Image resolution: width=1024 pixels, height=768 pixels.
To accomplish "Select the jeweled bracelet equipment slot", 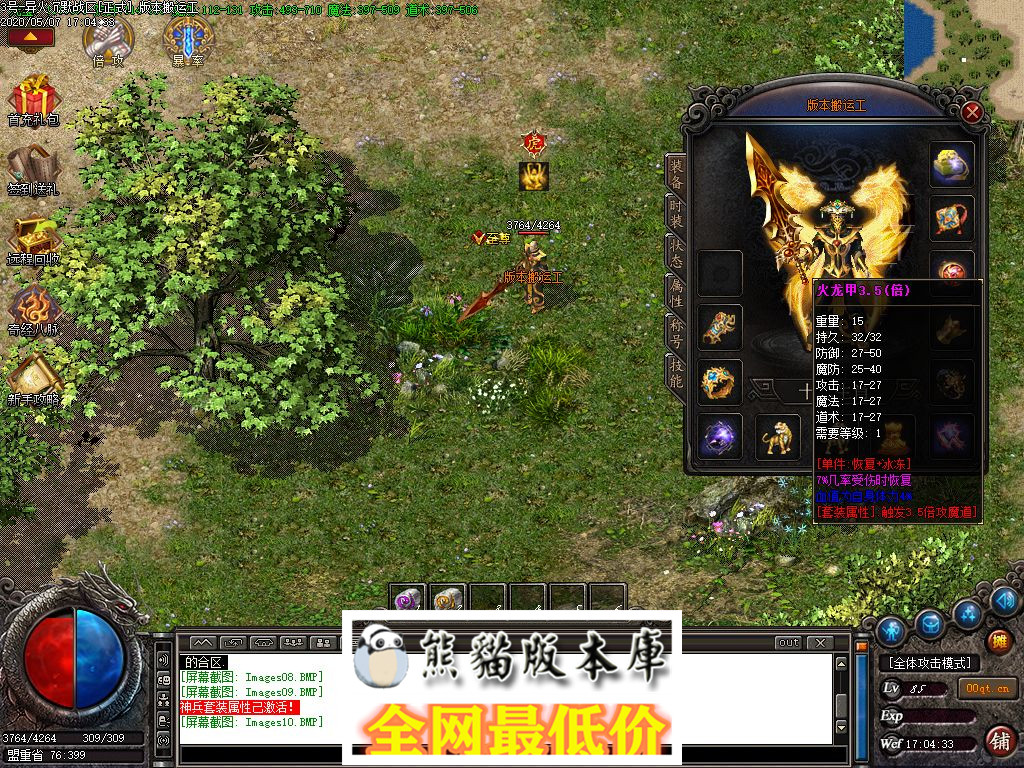I will (x=719, y=327).
